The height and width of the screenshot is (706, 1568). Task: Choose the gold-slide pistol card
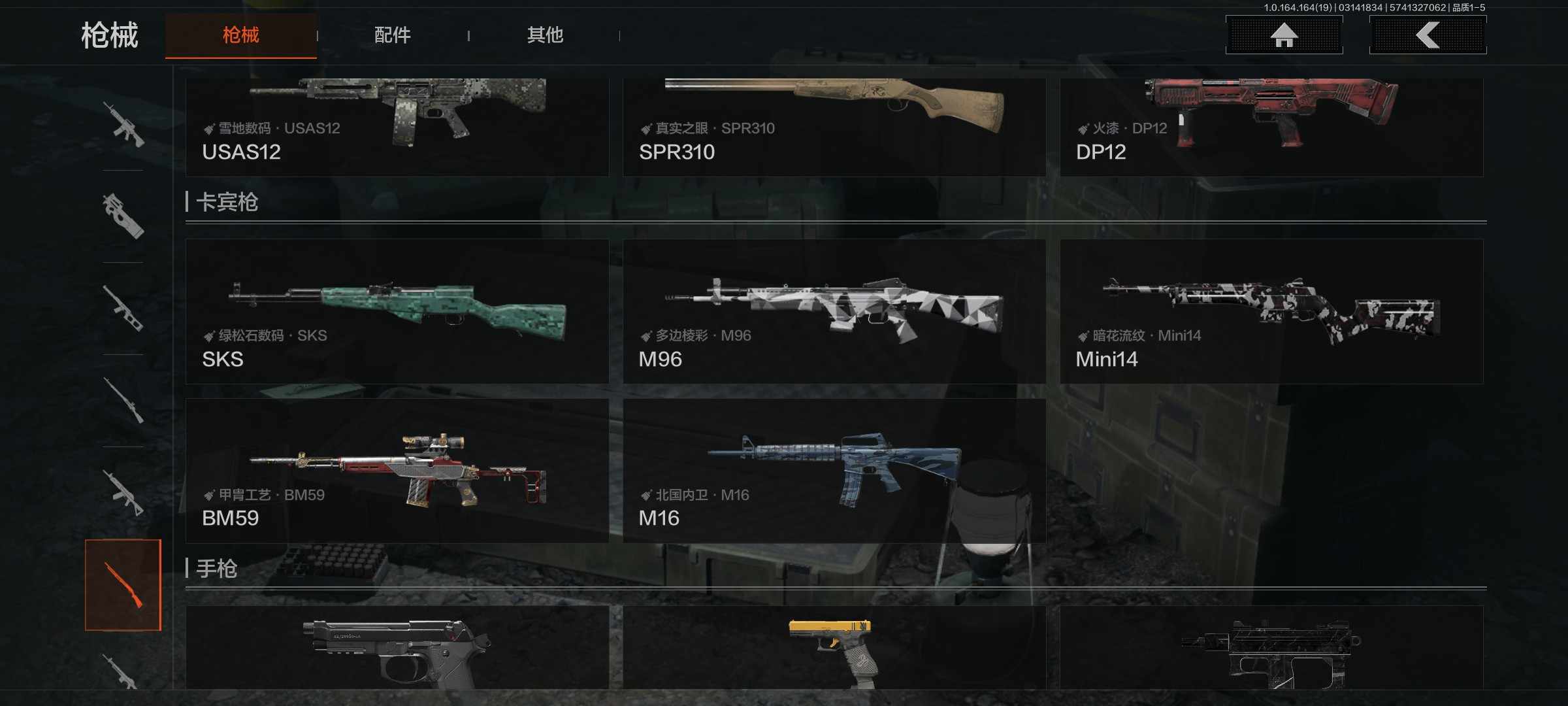coord(834,647)
